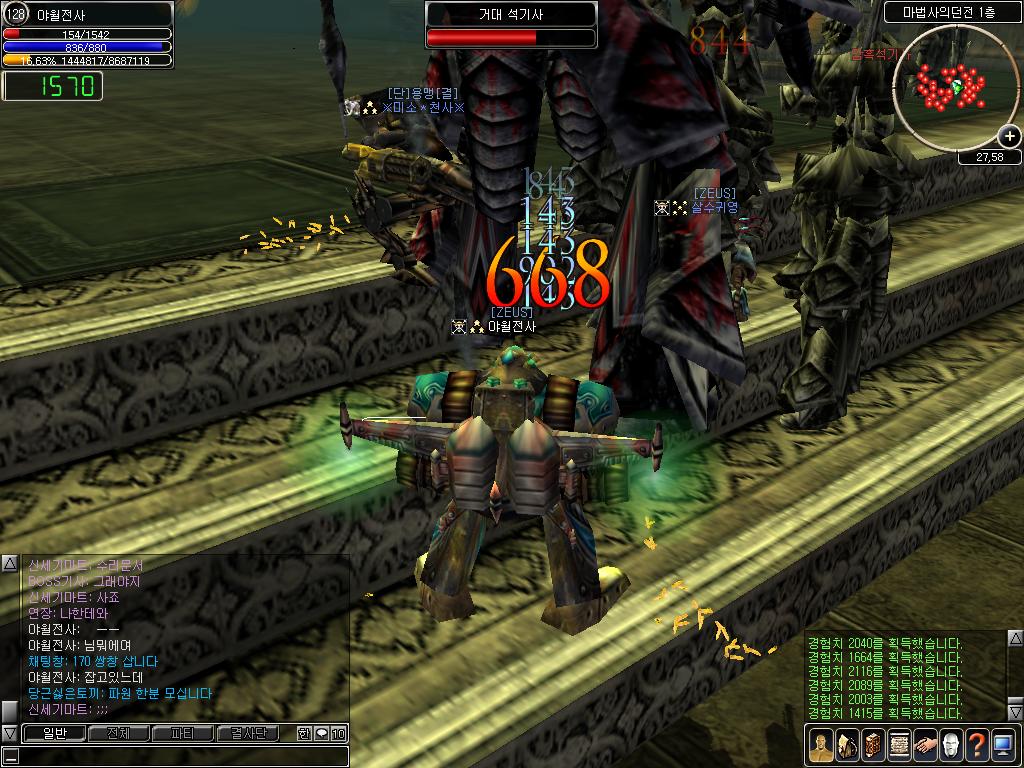The width and height of the screenshot is (1024, 768).
Task: Click the handshake trade icon
Action: (x=924, y=745)
